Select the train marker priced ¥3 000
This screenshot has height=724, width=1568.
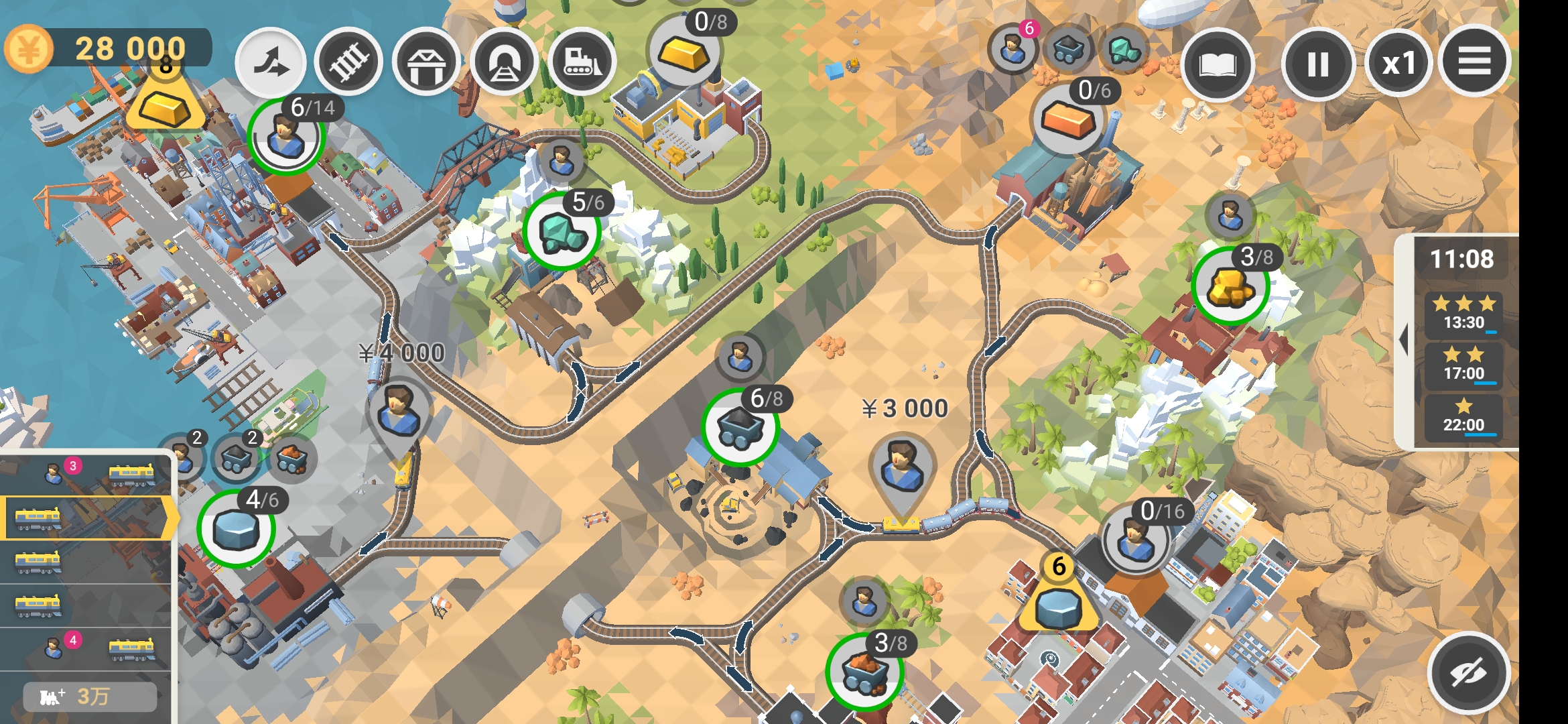coord(902,466)
